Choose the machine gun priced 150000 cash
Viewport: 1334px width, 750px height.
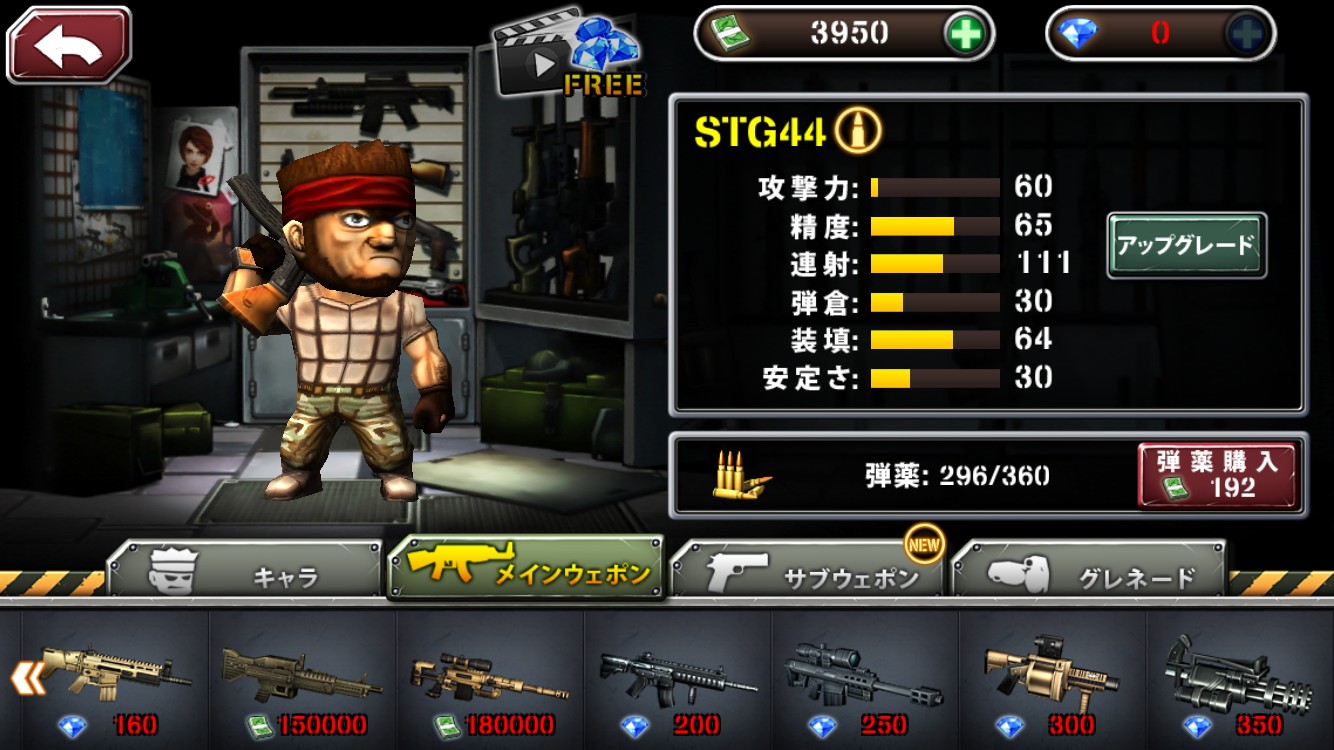pyautogui.click(x=302, y=680)
